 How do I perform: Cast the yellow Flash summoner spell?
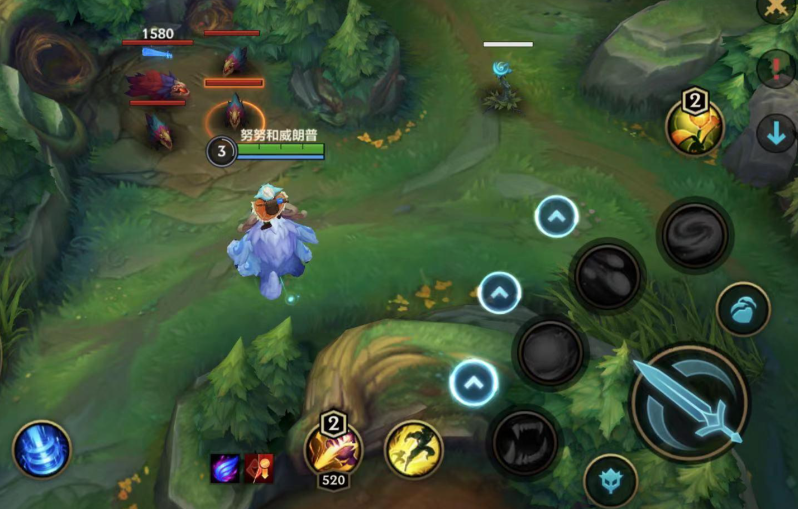(x=414, y=449)
